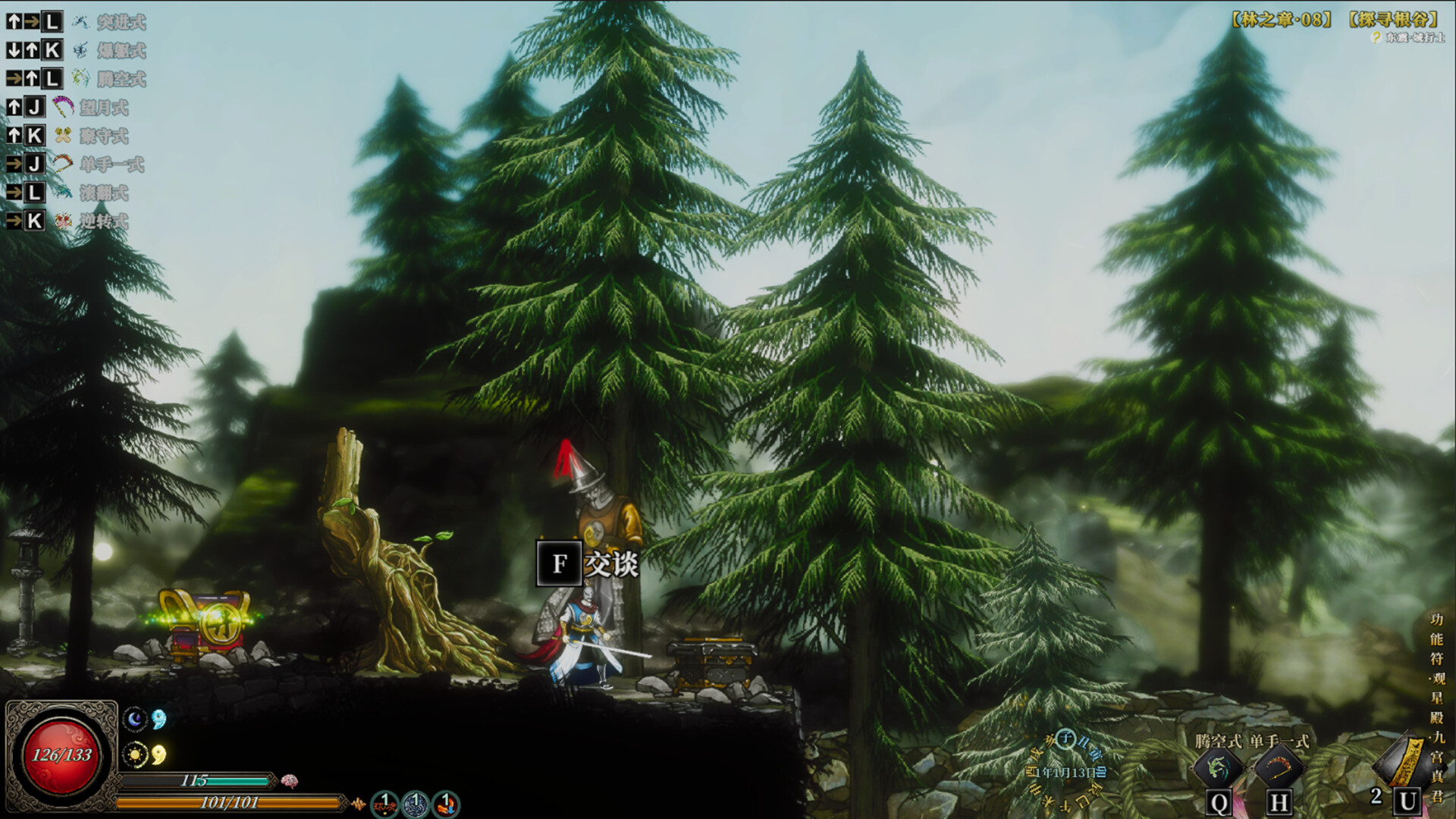1456x819 pixels.
Task: Activate the 单手一式 scythe skill slot icon
Action: point(1279,768)
